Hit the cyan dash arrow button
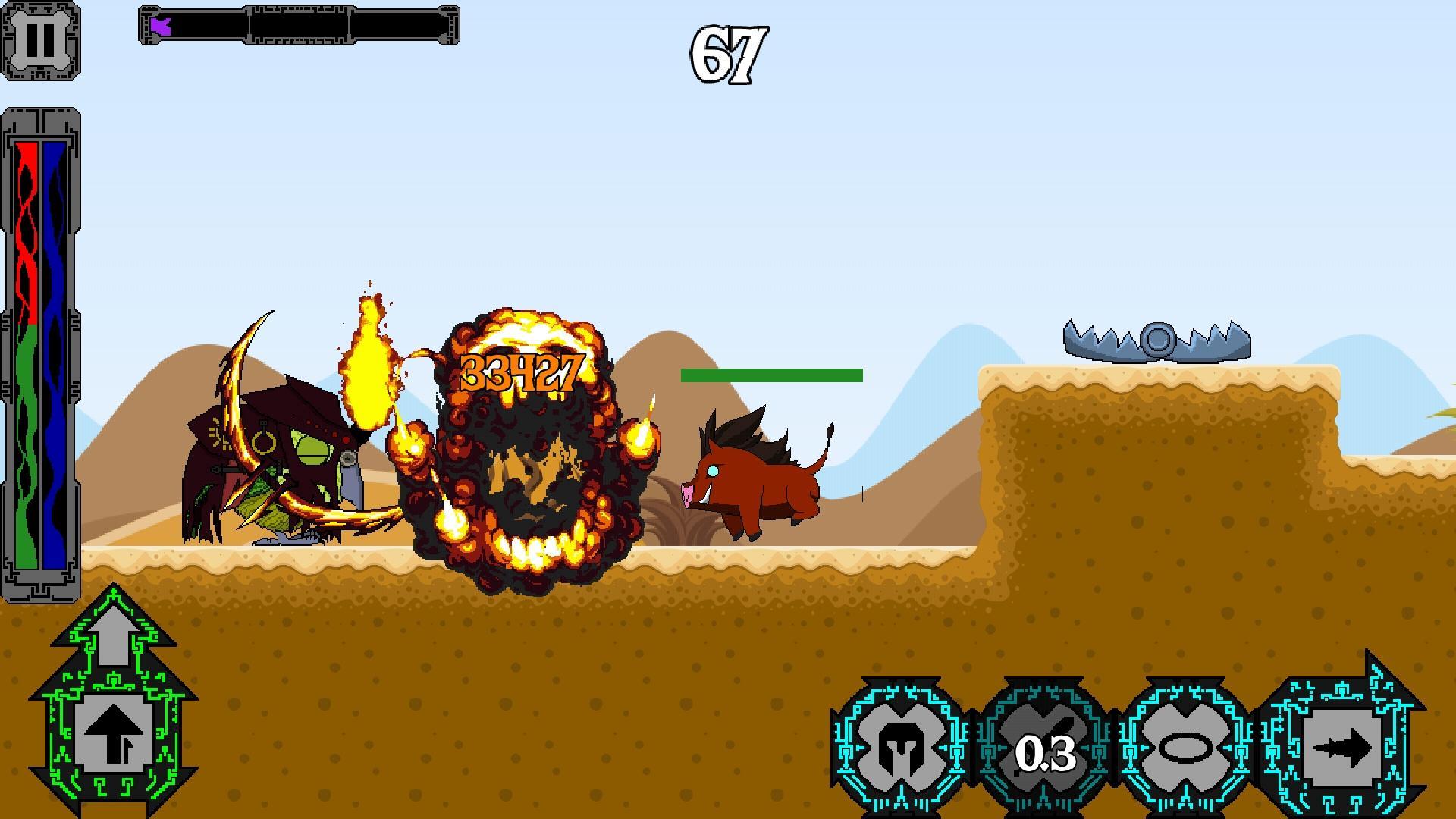This screenshot has width=1456, height=819. (x=1341, y=748)
